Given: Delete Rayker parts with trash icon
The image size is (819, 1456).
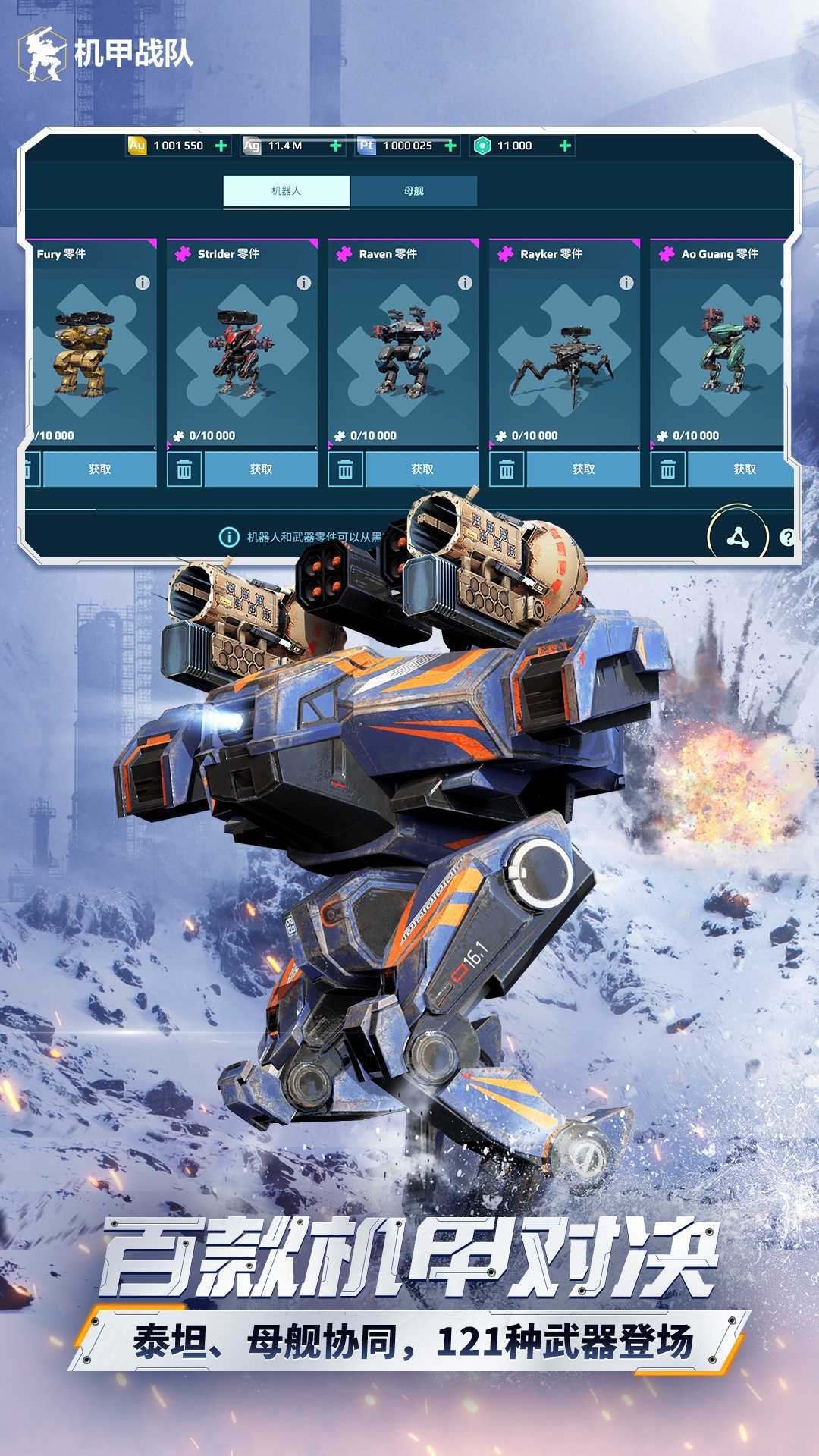Looking at the screenshot, I should click(507, 470).
